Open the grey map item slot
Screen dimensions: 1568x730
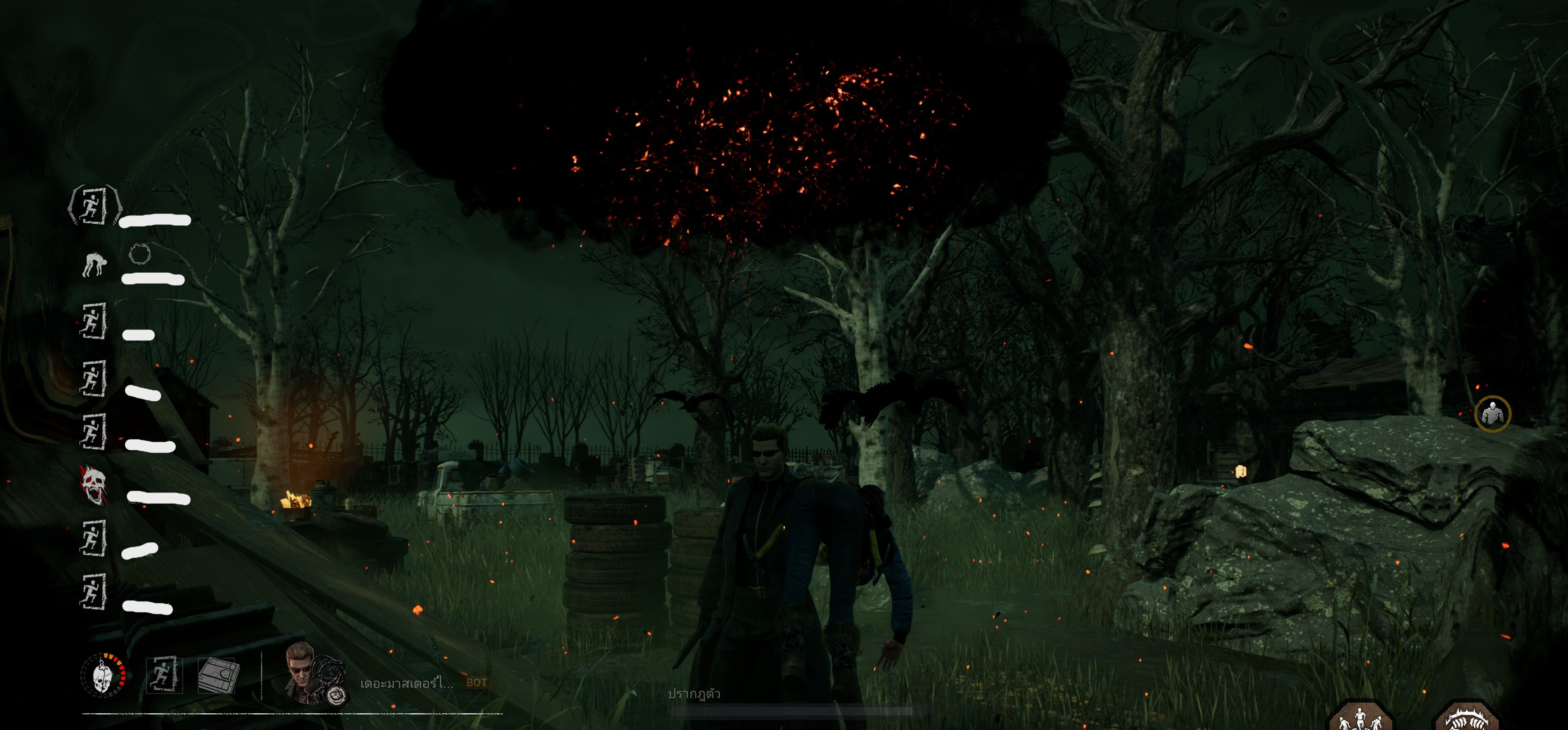(x=218, y=674)
